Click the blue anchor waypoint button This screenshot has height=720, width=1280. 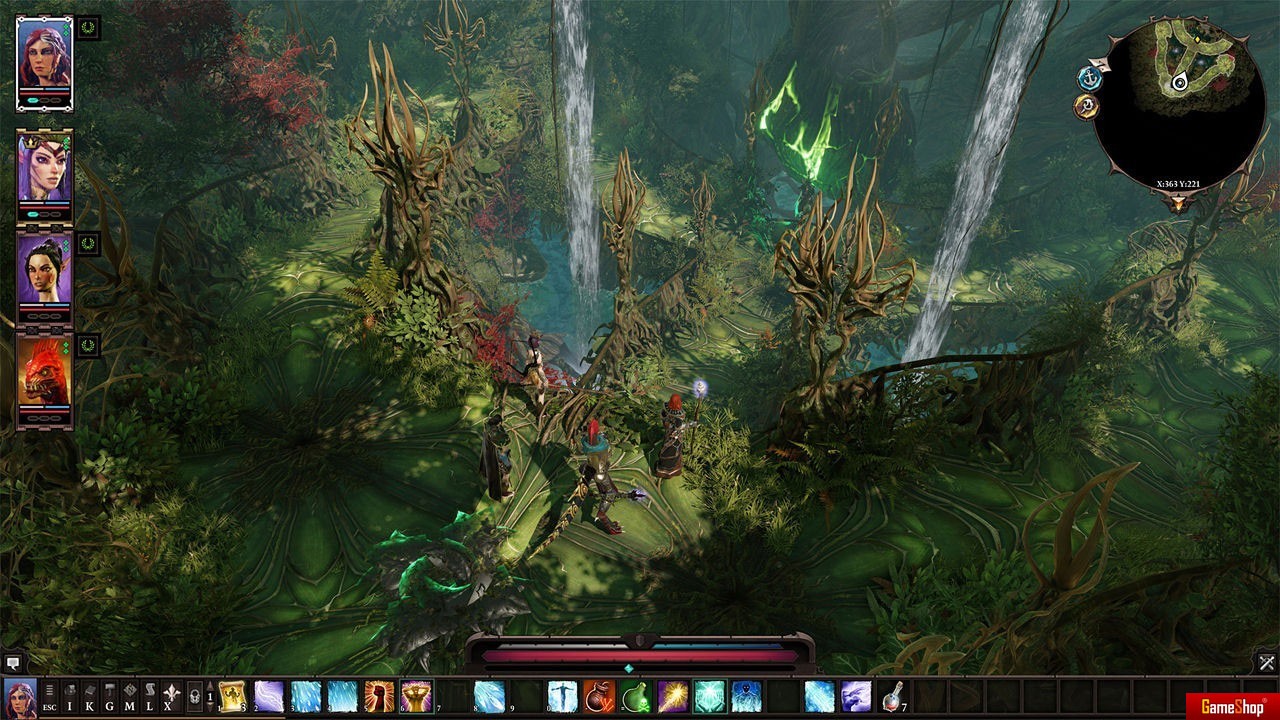point(1089,77)
